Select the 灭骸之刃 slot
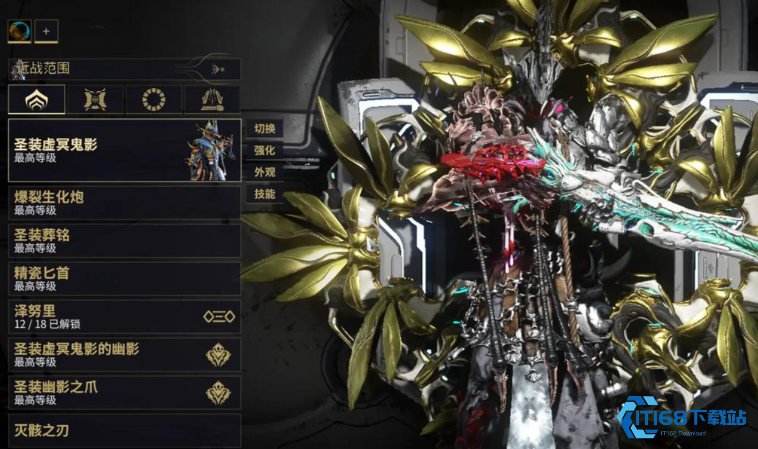Viewport: 758px width, 449px height. [x=124, y=431]
